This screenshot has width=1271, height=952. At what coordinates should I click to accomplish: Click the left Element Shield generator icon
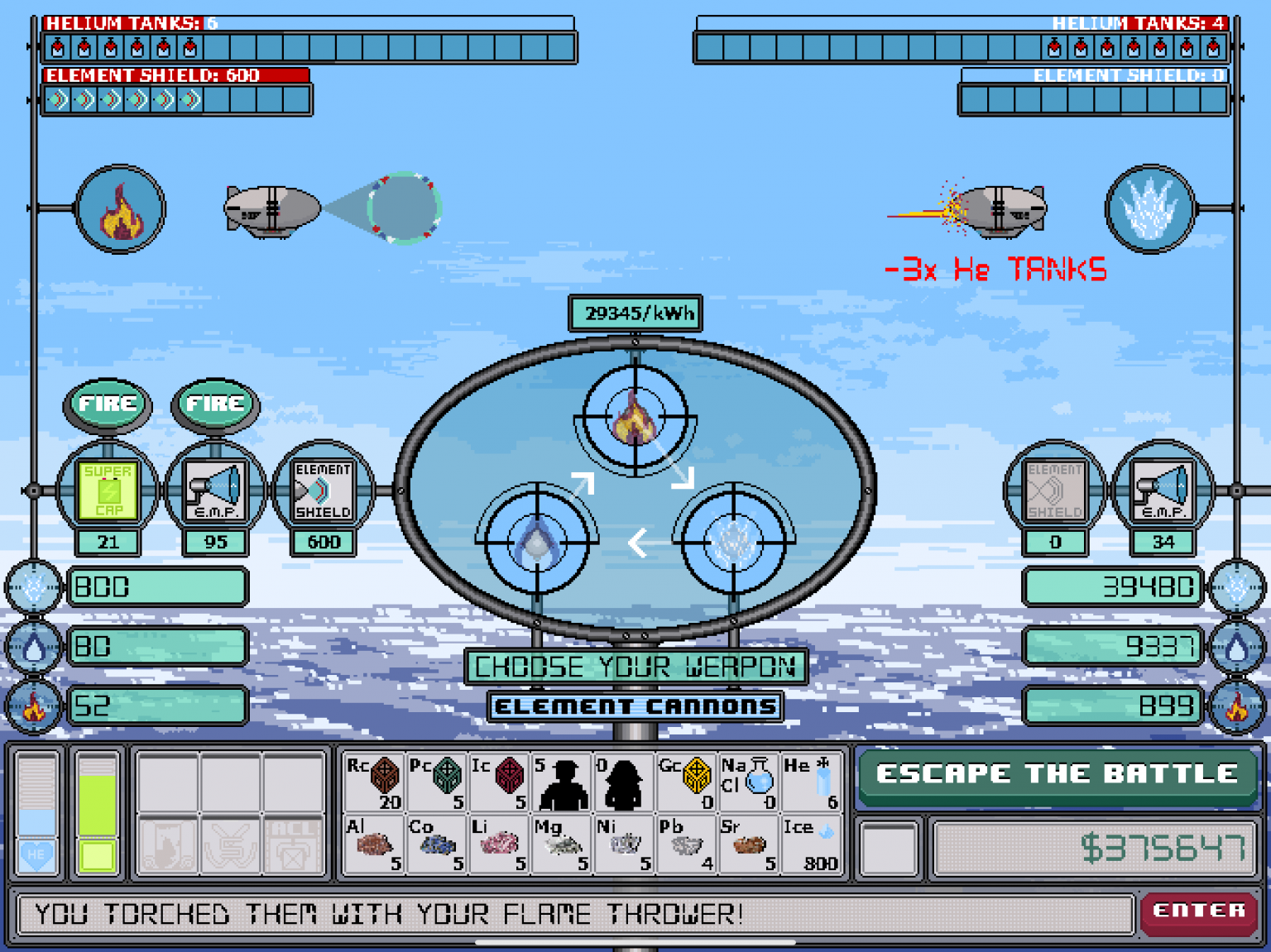pyautogui.click(x=323, y=490)
